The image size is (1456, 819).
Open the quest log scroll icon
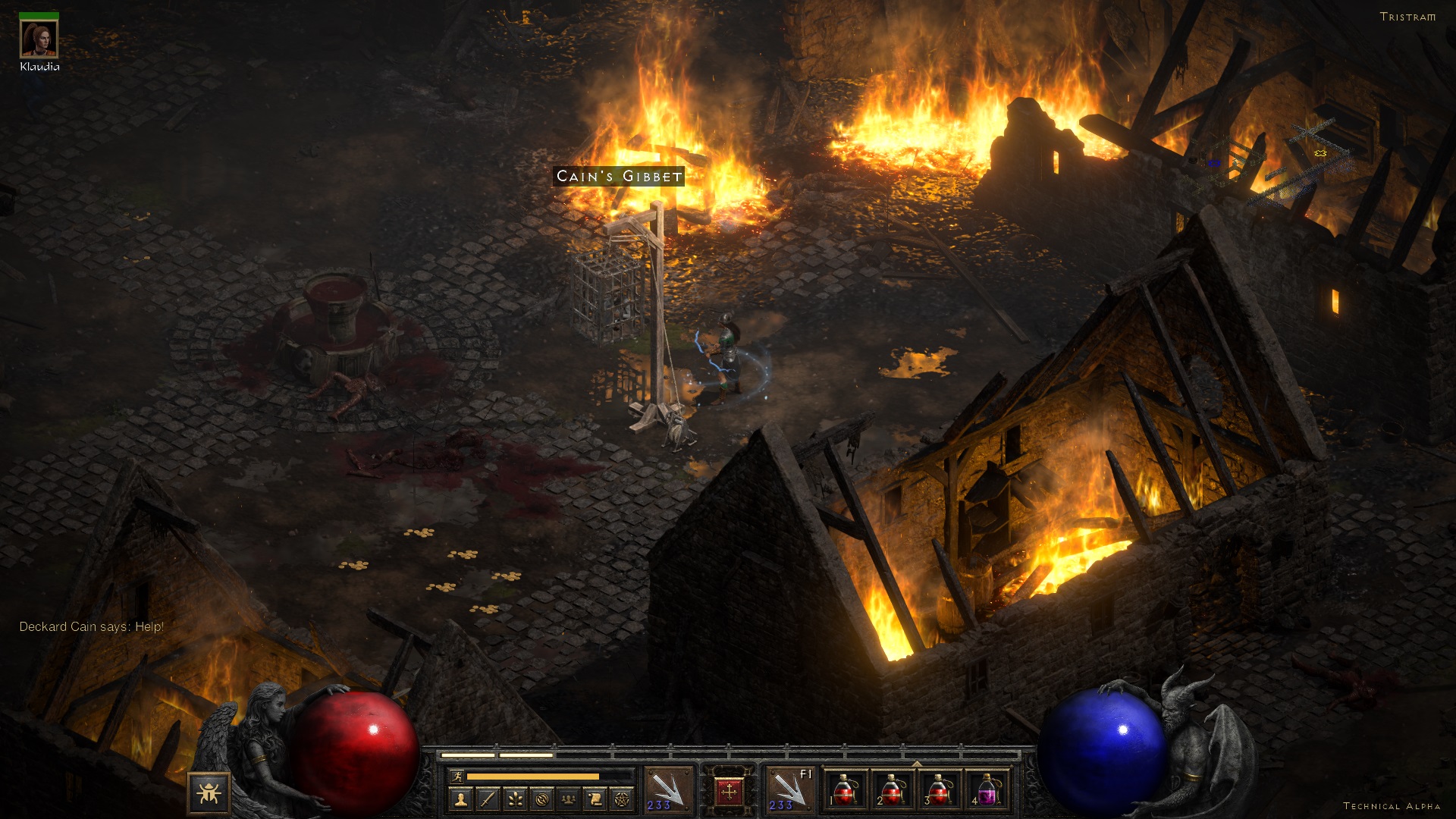[x=595, y=799]
